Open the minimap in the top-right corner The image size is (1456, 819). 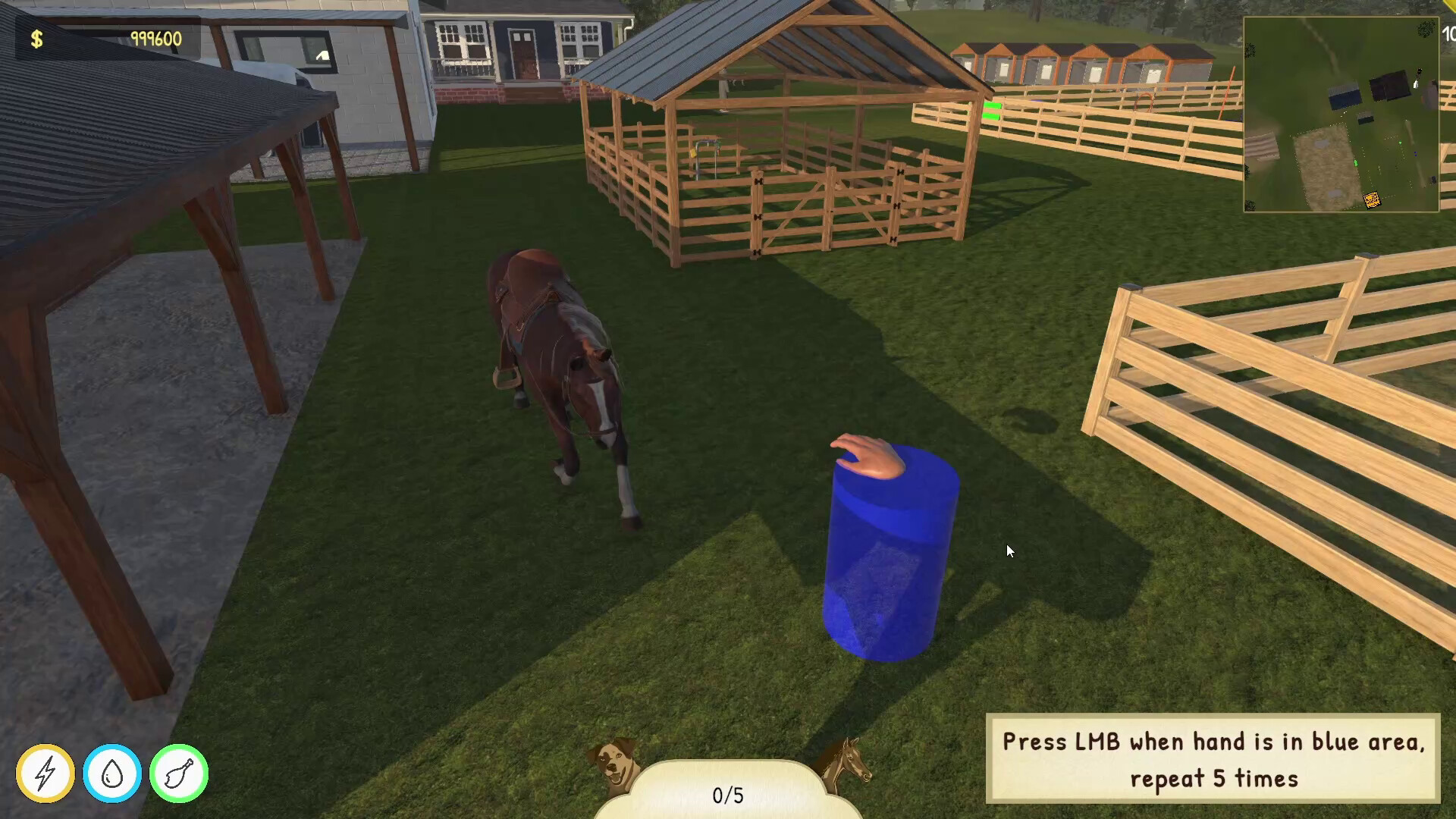[x=1341, y=115]
